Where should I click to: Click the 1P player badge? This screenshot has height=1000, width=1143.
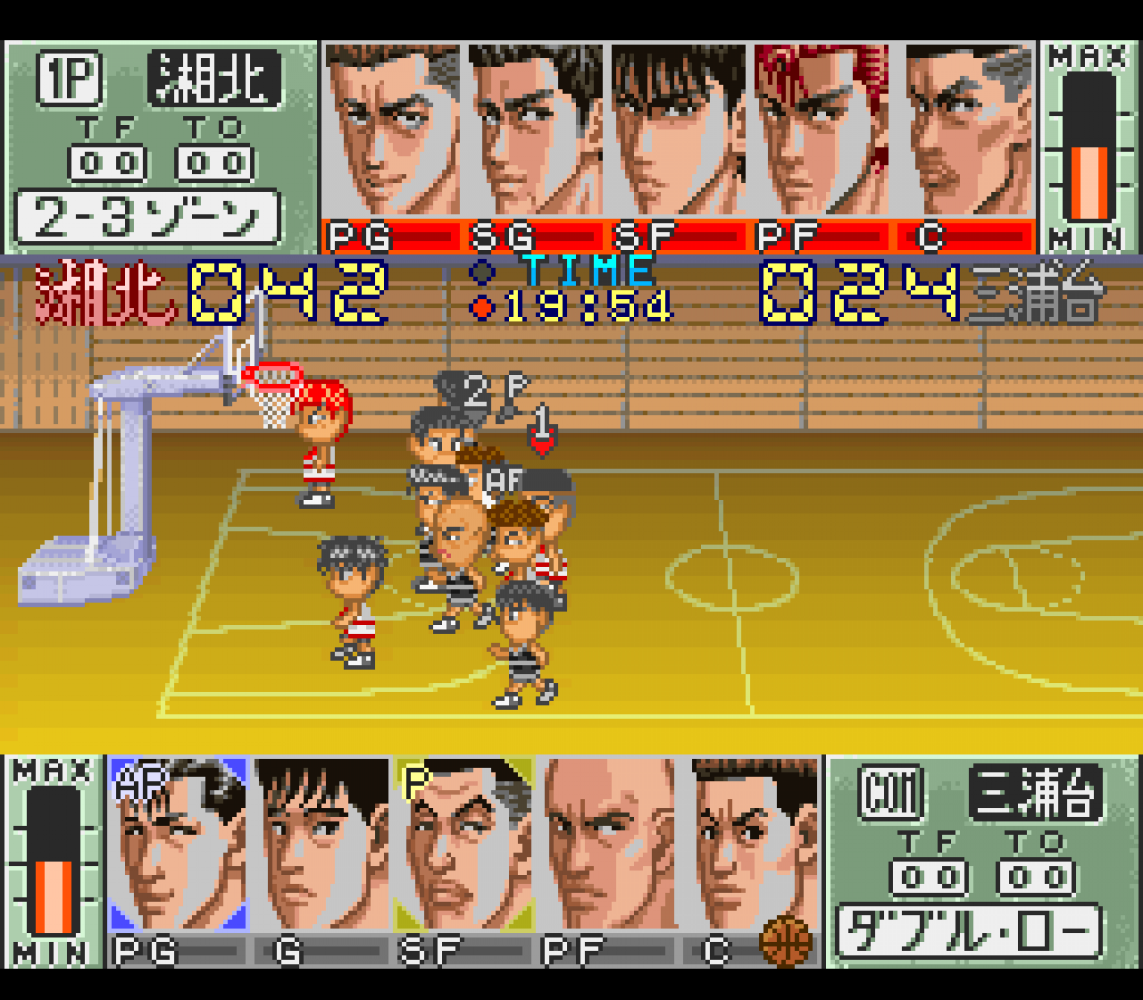(x=70, y=80)
